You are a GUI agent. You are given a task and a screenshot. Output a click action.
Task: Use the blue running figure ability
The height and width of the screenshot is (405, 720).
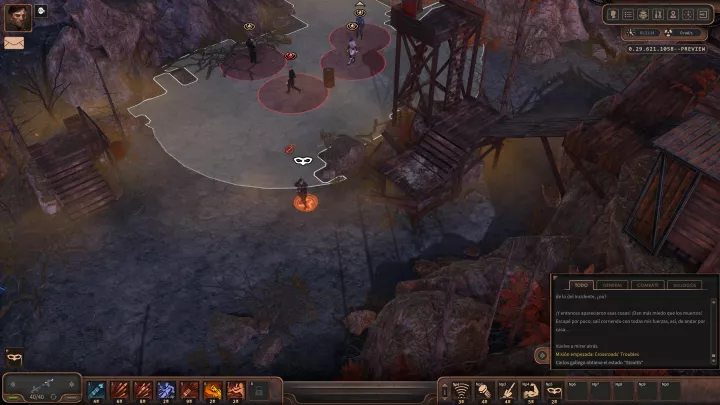[166, 389]
